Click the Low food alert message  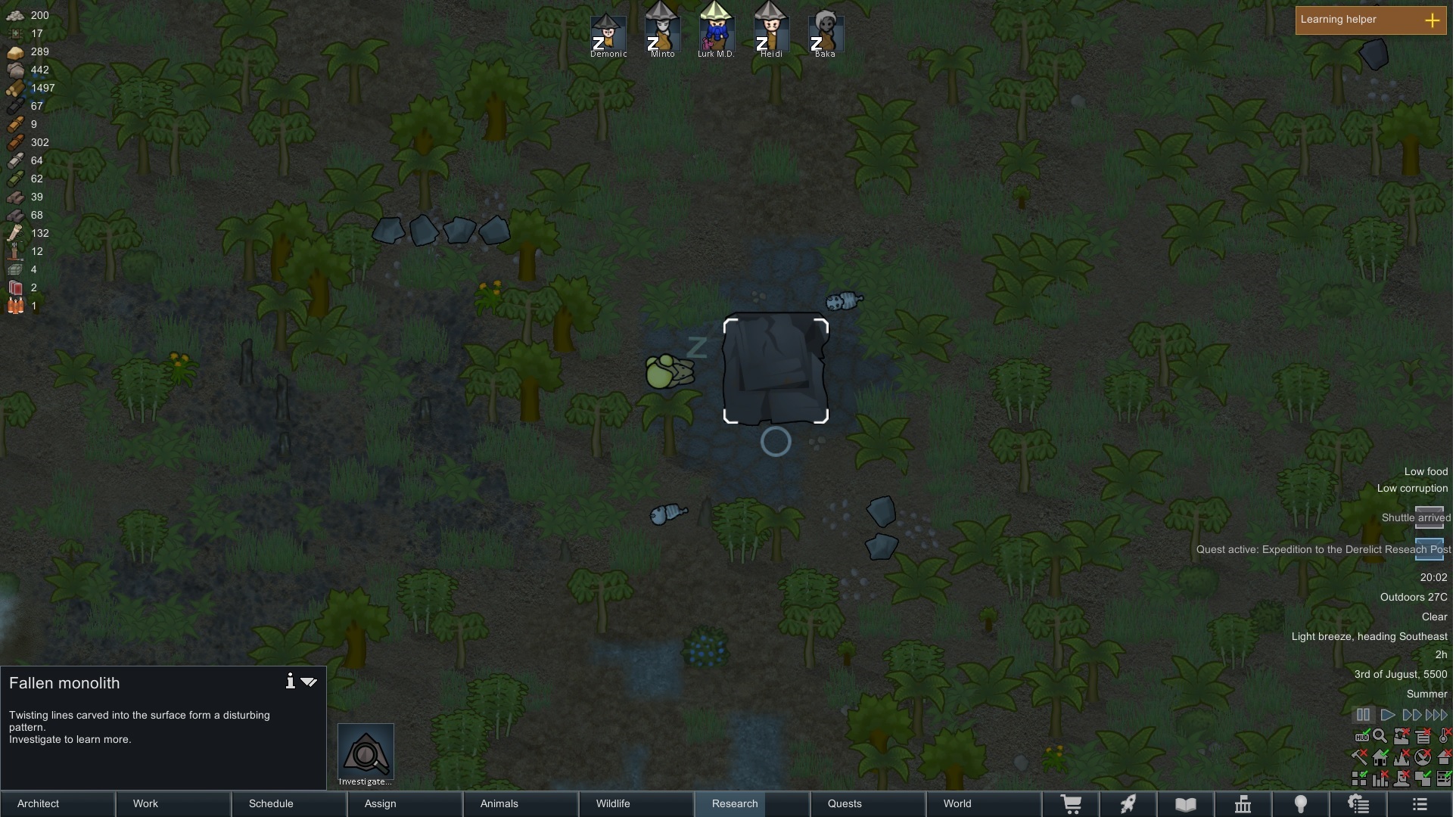(x=1426, y=471)
